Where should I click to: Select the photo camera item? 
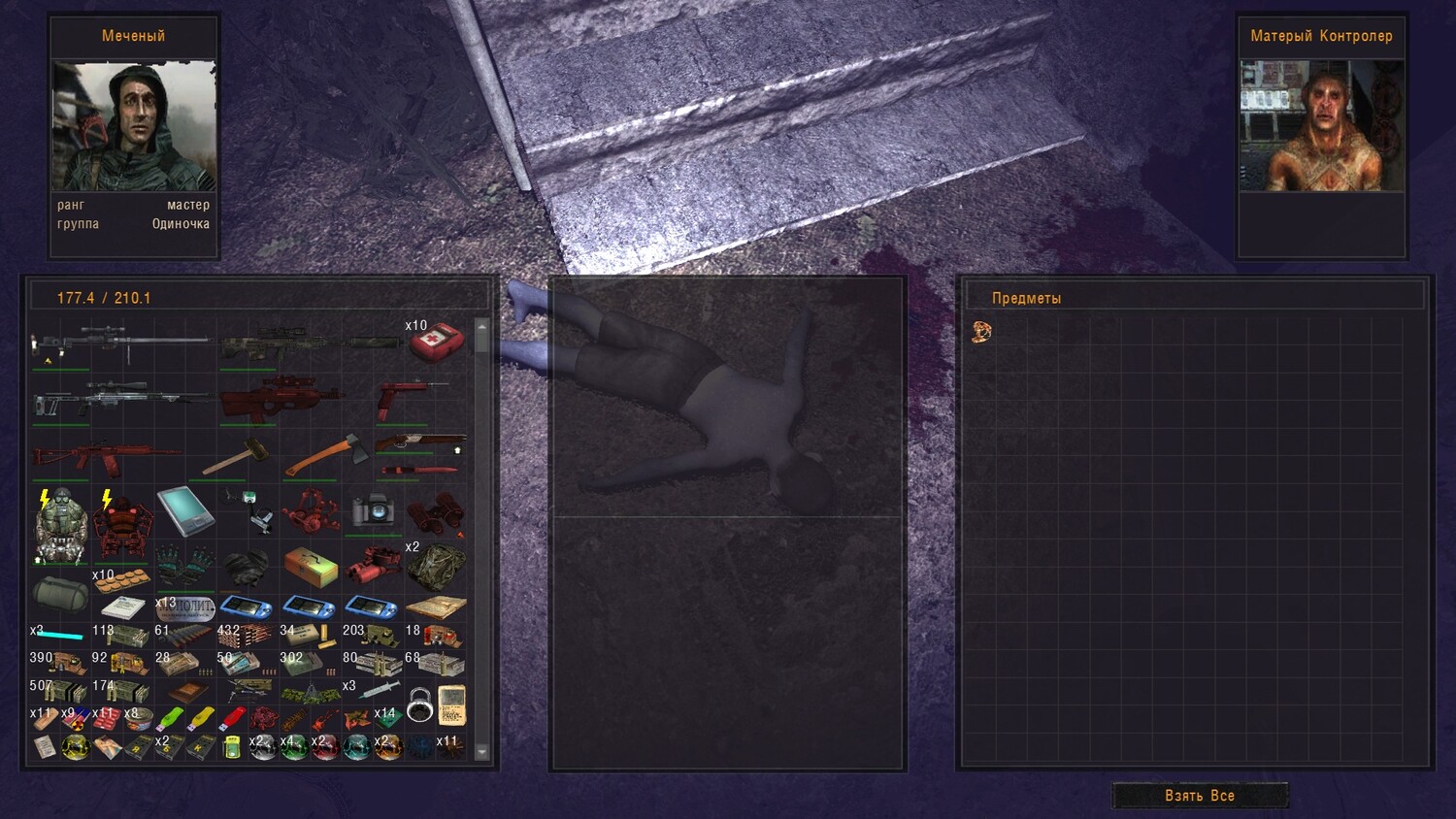pos(373,510)
